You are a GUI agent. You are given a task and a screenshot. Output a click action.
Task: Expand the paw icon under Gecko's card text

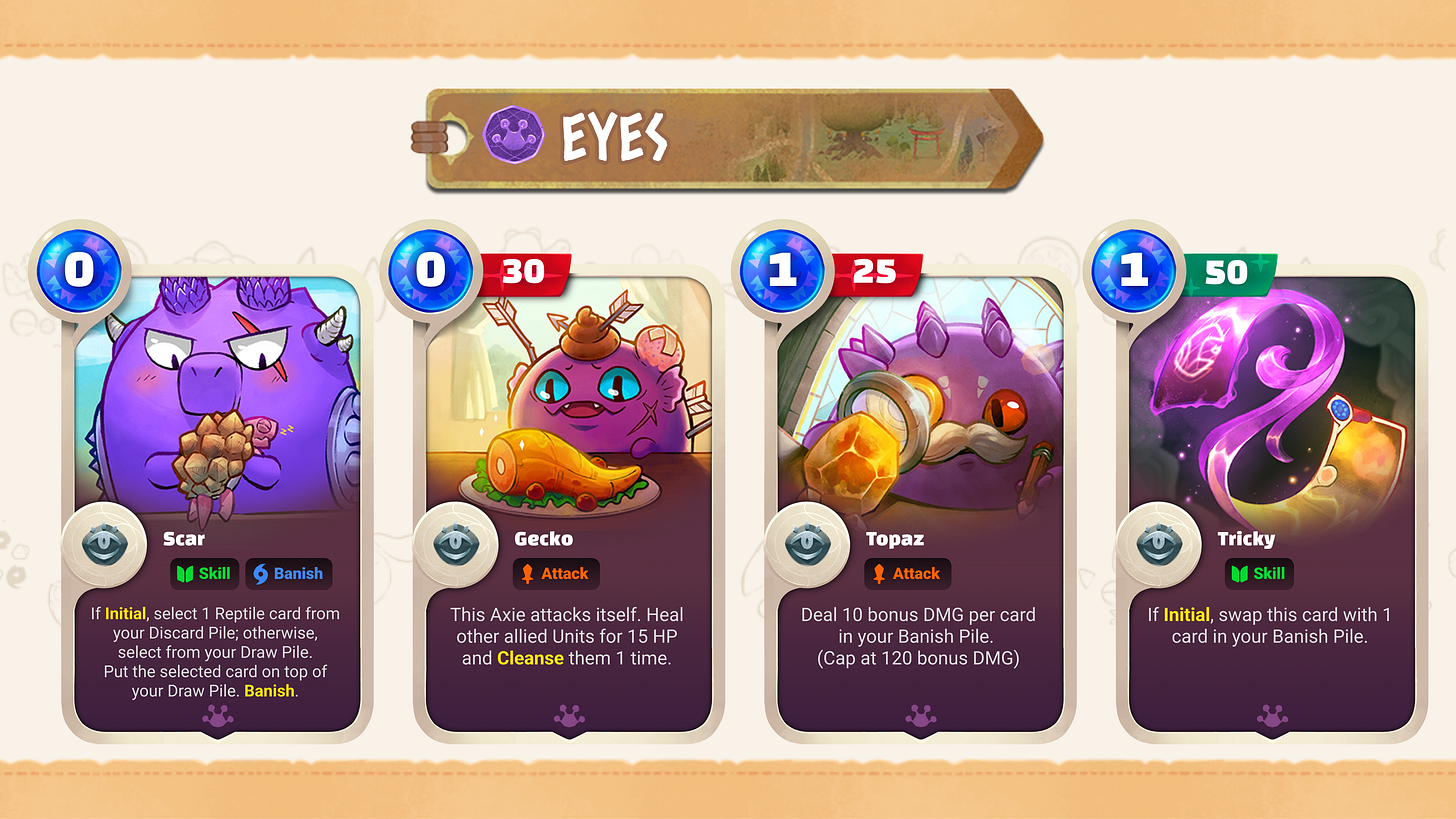567,716
